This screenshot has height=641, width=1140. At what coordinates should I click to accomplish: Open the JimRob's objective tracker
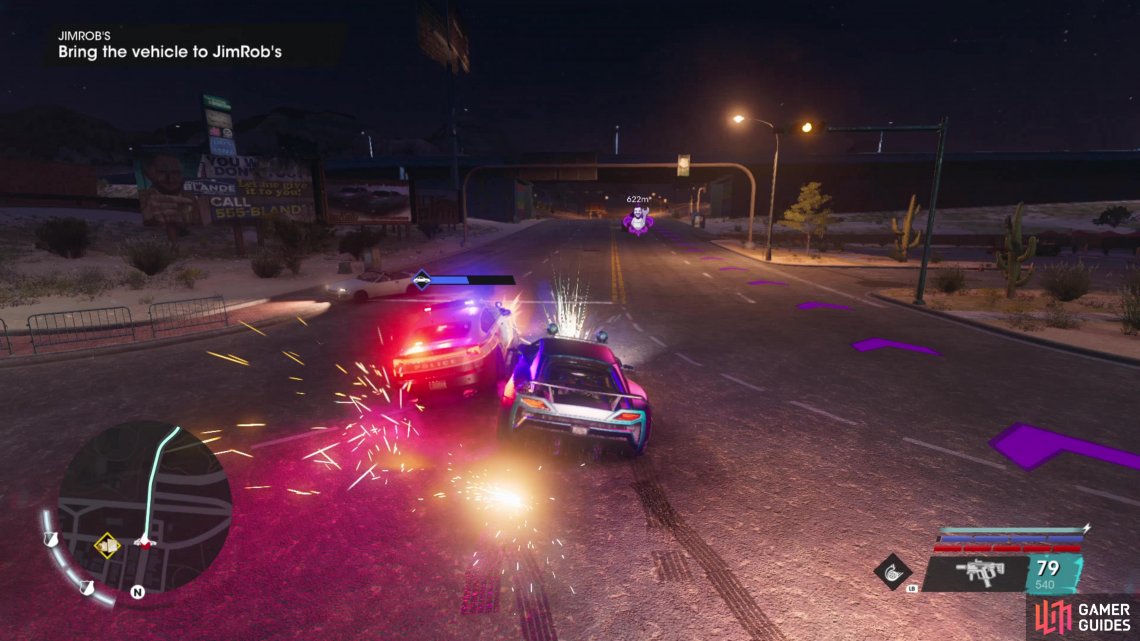click(169, 44)
